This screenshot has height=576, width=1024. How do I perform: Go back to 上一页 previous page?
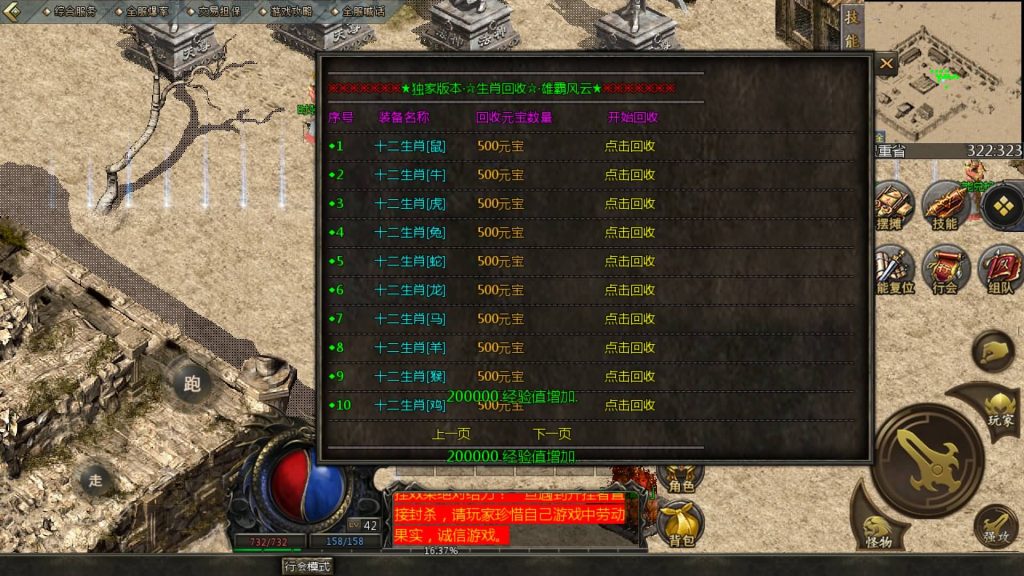[451, 435]
